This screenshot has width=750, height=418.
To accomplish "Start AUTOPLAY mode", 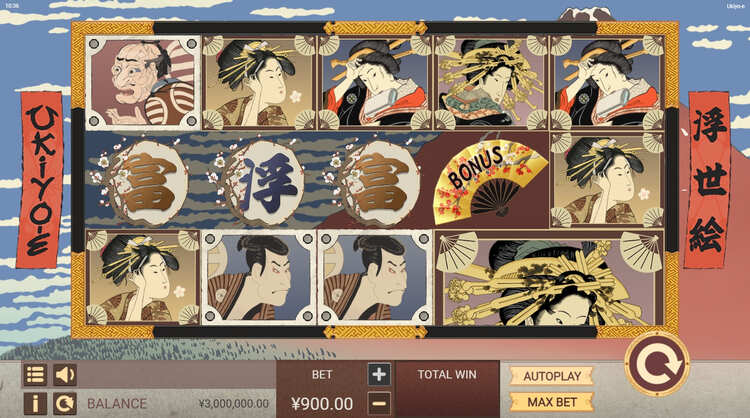I will point(552,376).
